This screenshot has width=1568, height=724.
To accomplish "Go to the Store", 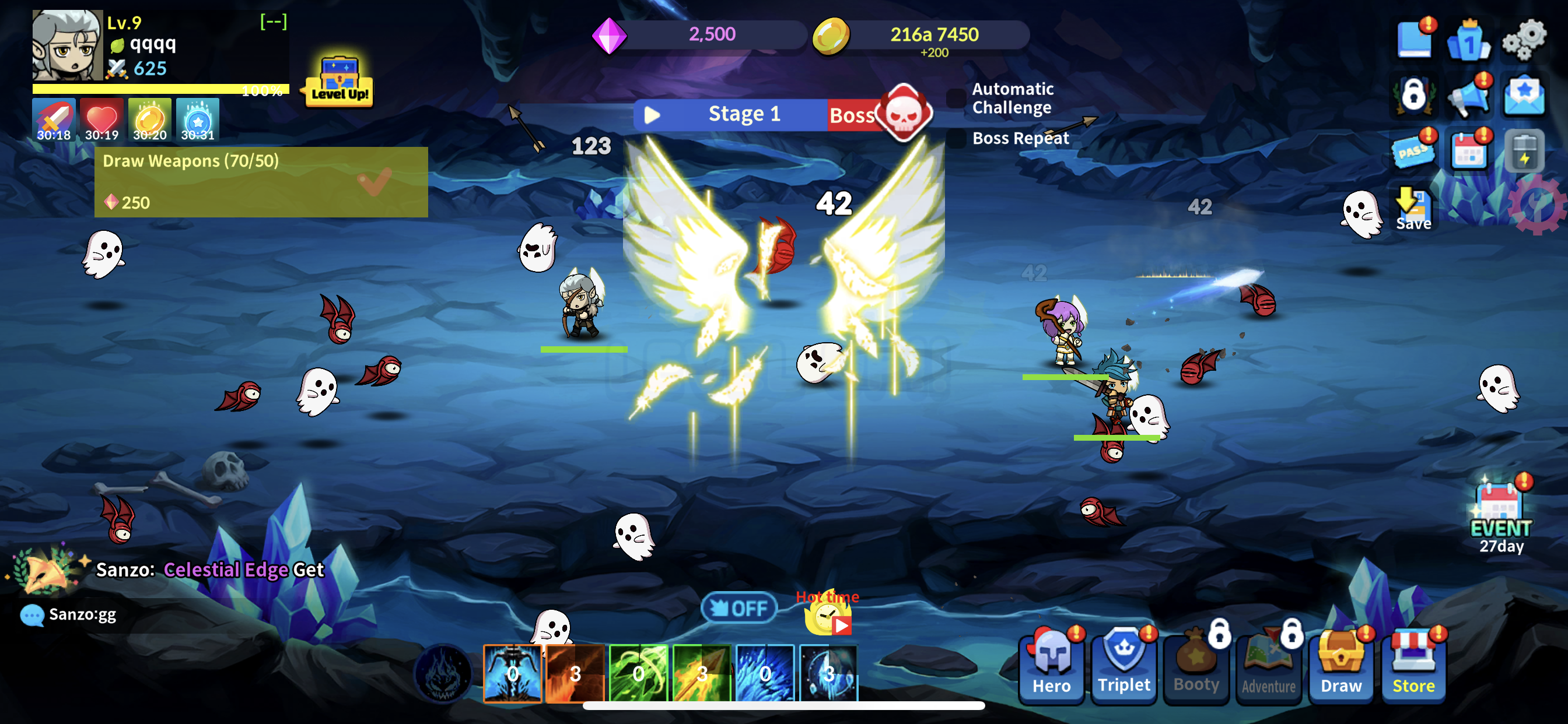I will [x=1413, y=666].
